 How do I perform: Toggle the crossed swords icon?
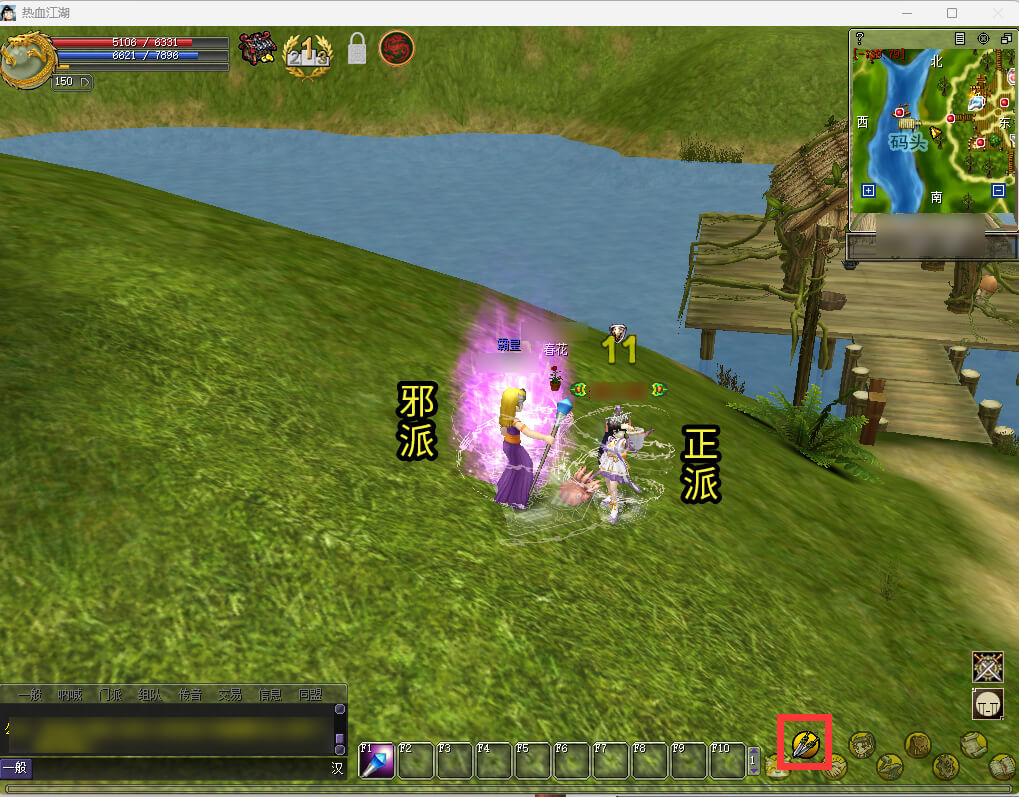point(988,667)
